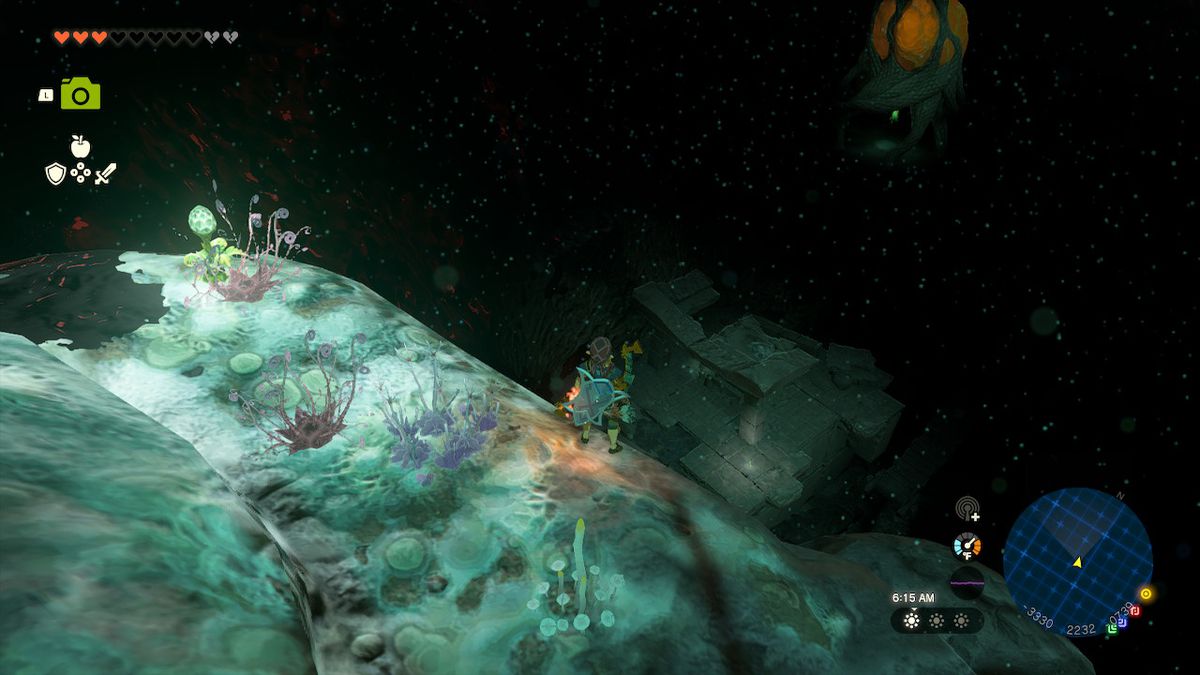Activate the green Camera ability icon

point(80,94)
